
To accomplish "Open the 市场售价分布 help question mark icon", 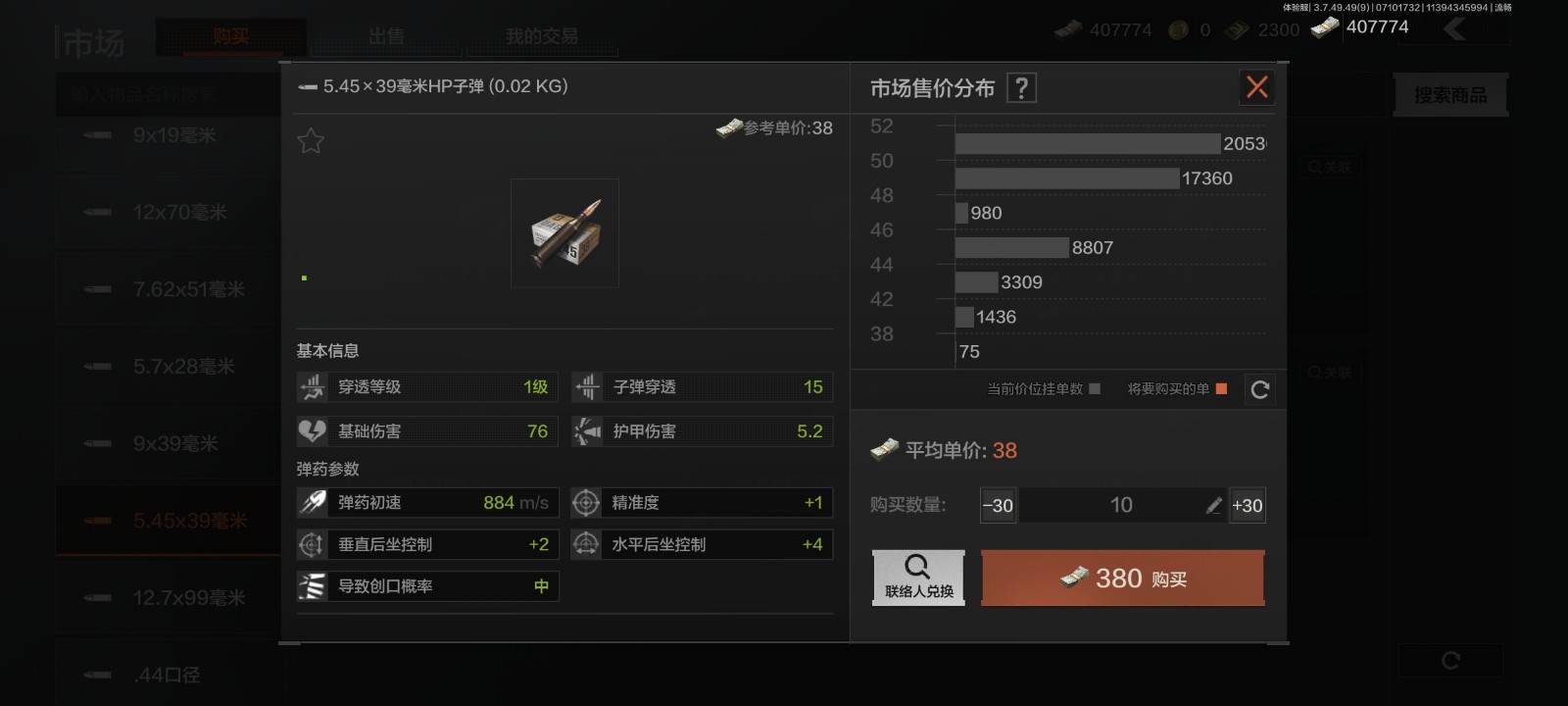I will [1022, 87].
